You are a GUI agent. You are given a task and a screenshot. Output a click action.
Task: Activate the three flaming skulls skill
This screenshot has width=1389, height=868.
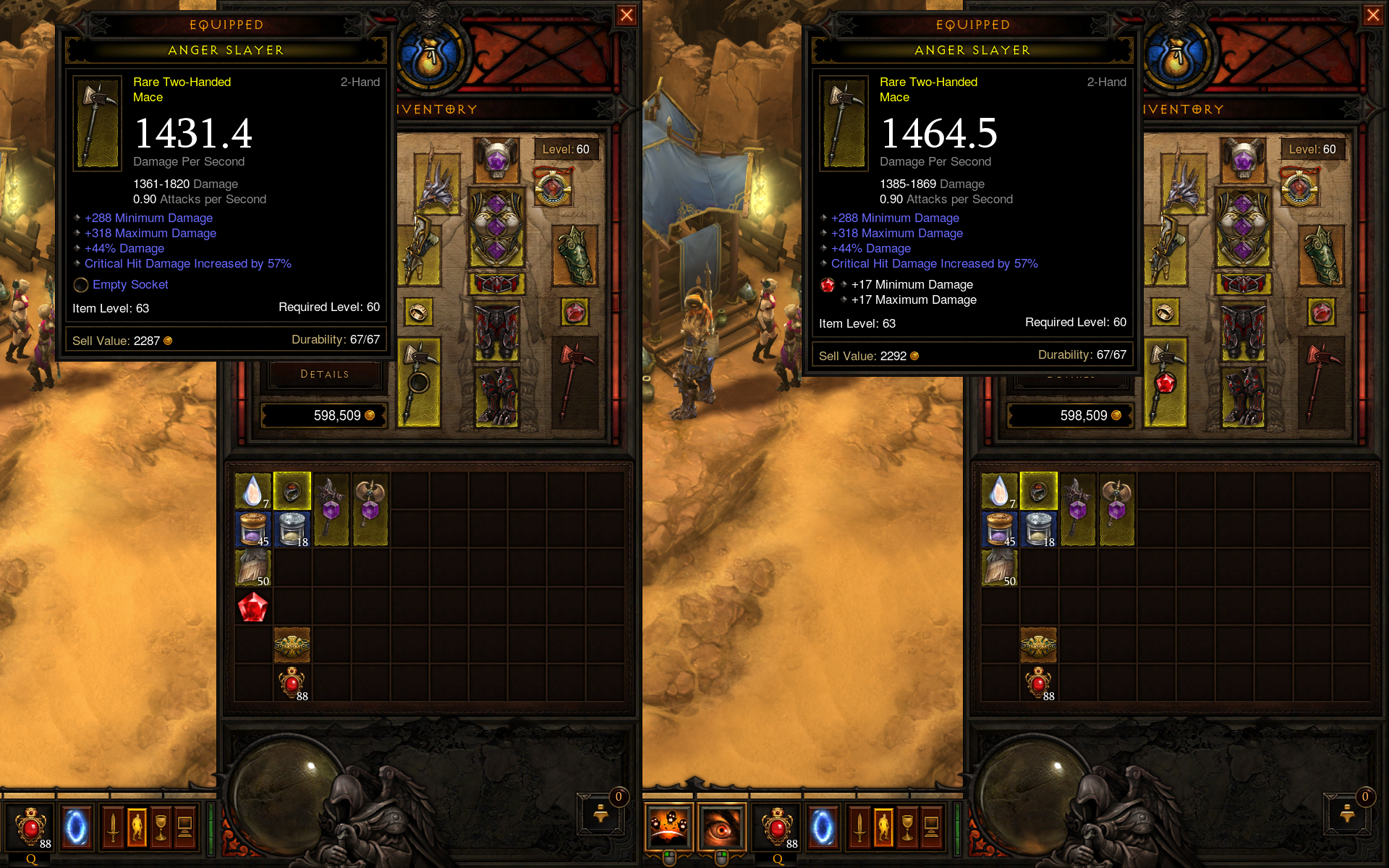tap(669, 826)
